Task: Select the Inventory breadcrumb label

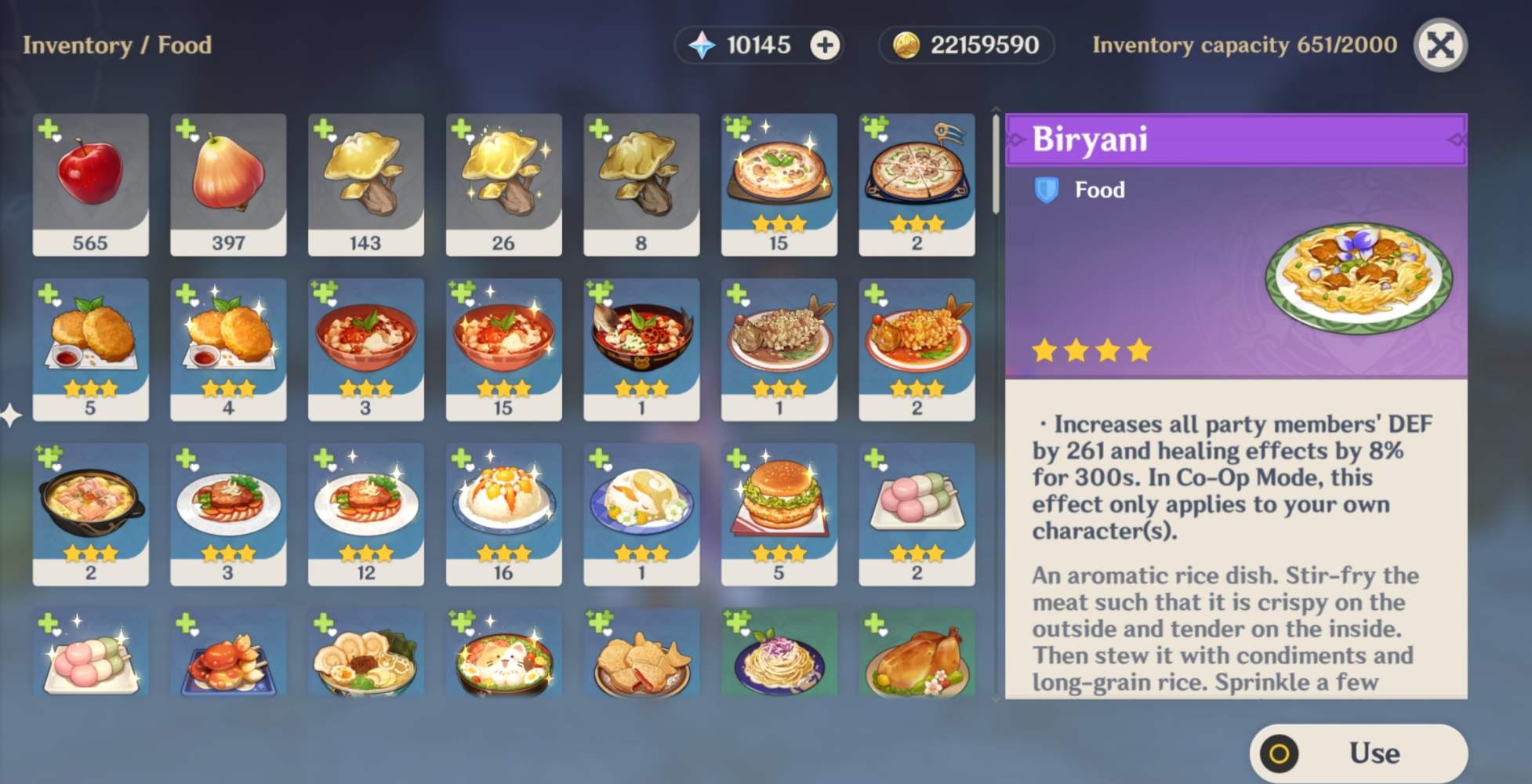Action: (x=78, y=45)
